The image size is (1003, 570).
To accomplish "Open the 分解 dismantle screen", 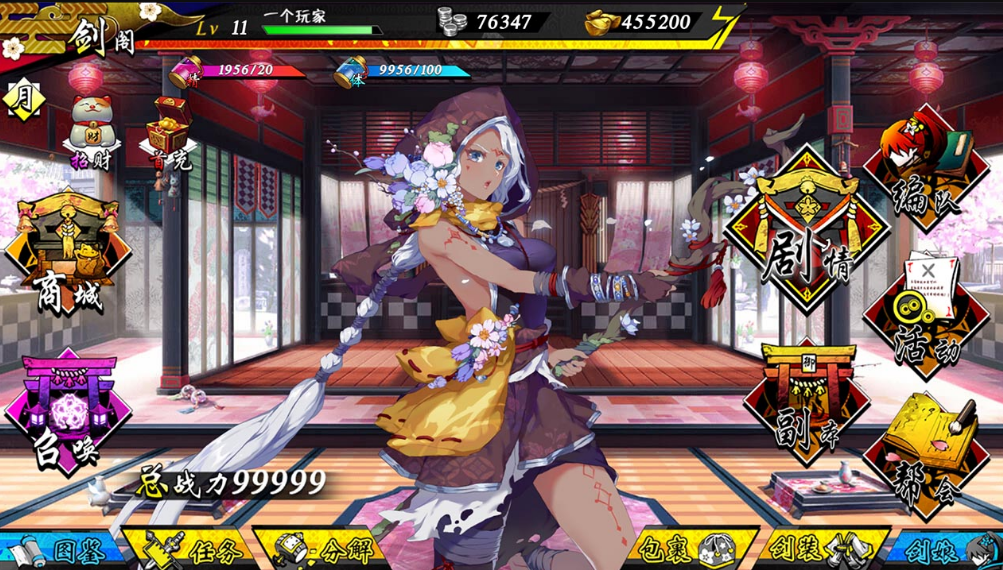I will tap(320, 551).
